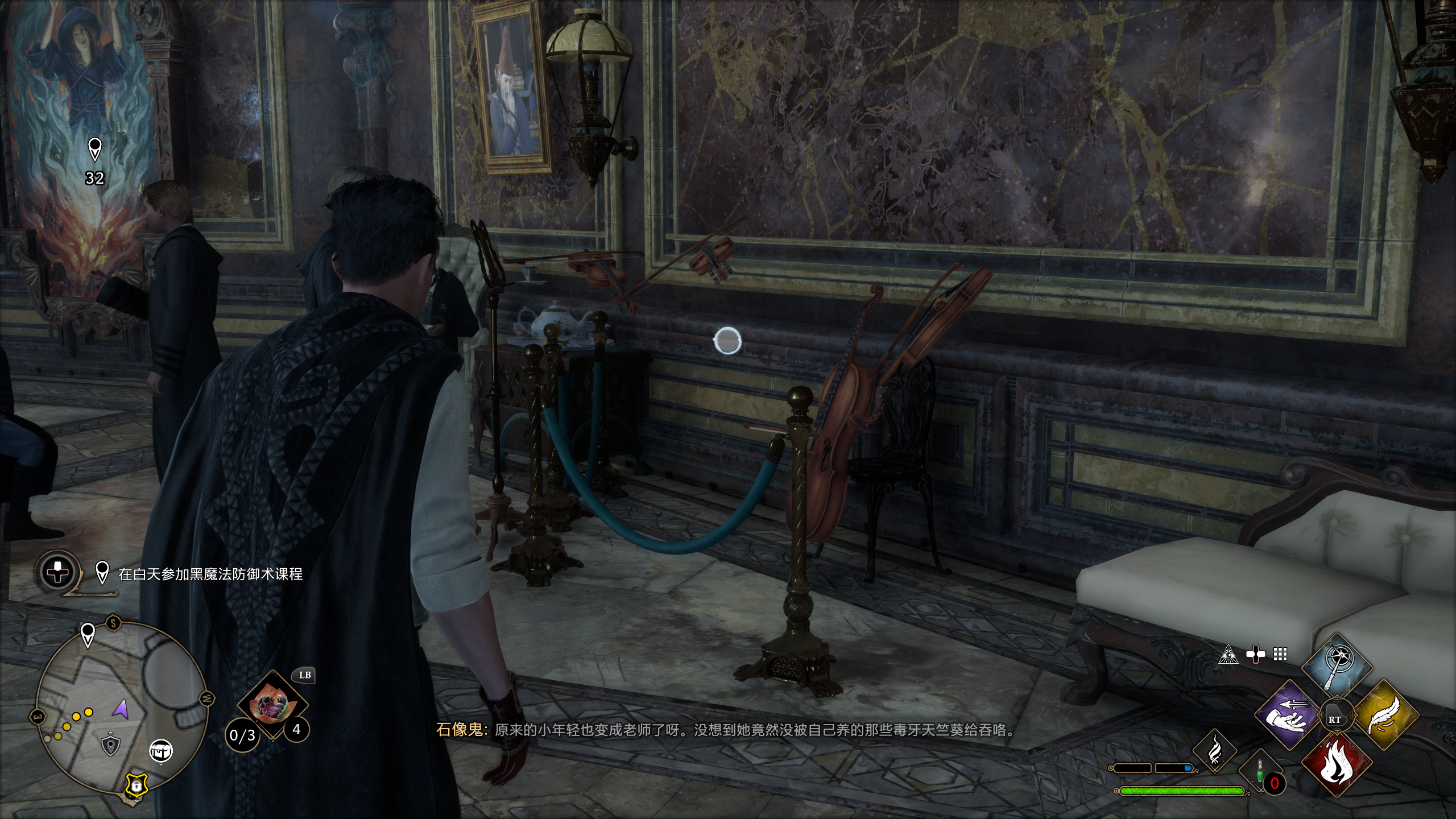This screenshot has height=819, width=1456.
Task: Open the tracked quest objective text
Action: [x=210, y=574]
